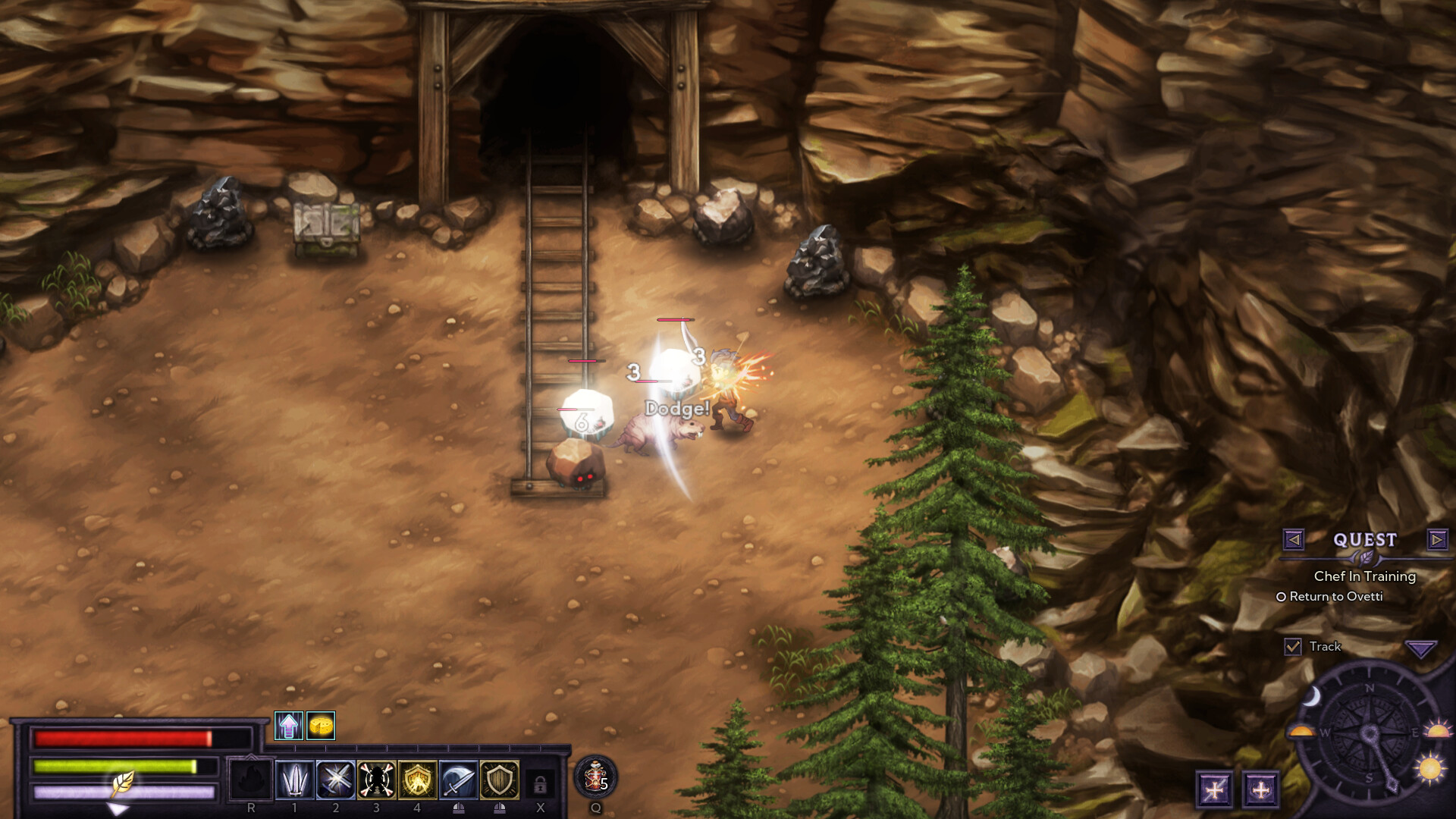1456x819 pixels.
Task: Inspect the cheese food buff icon
Action: 321,726
